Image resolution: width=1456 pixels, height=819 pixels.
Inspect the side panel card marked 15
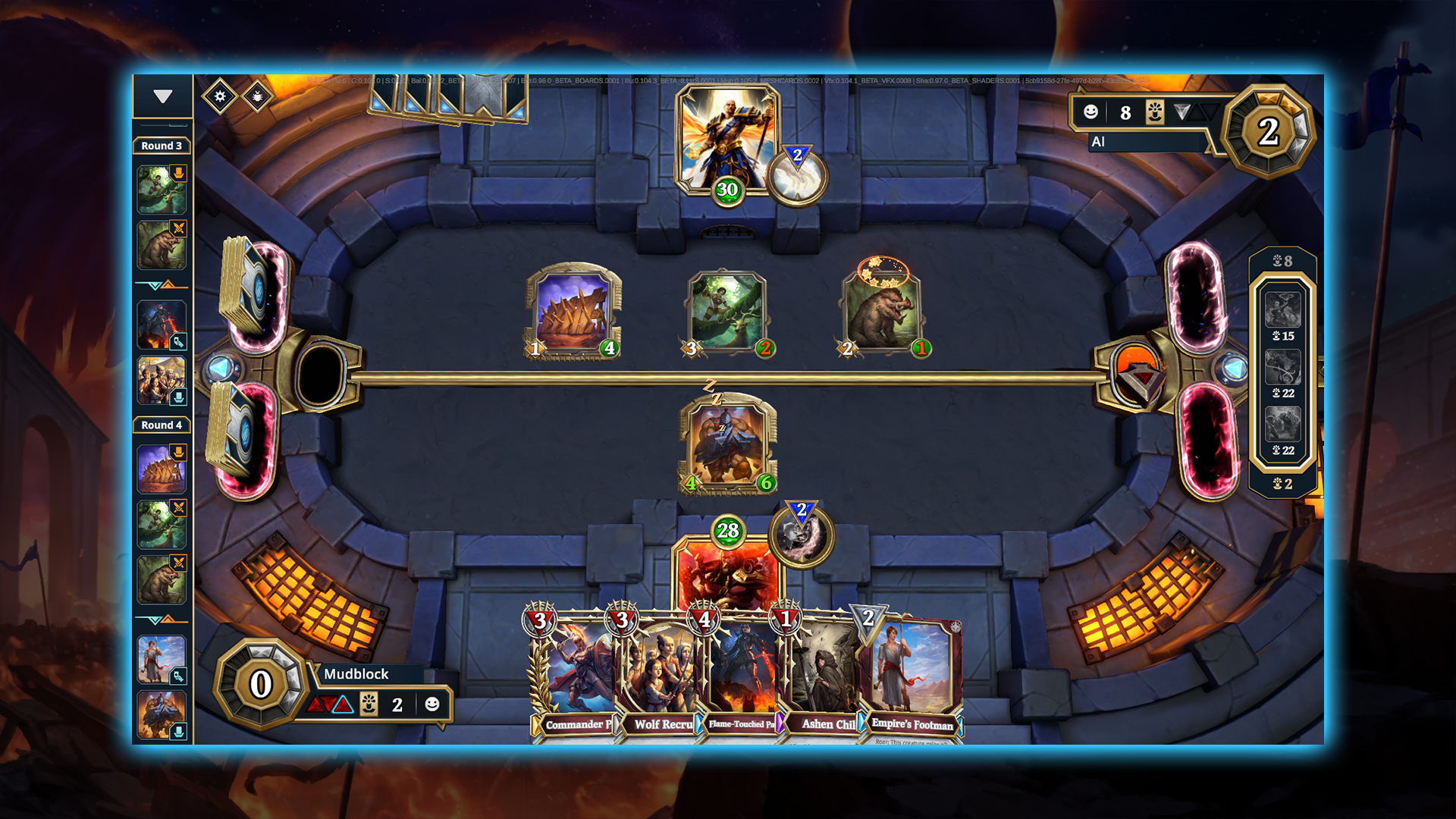coord(1282,309)
